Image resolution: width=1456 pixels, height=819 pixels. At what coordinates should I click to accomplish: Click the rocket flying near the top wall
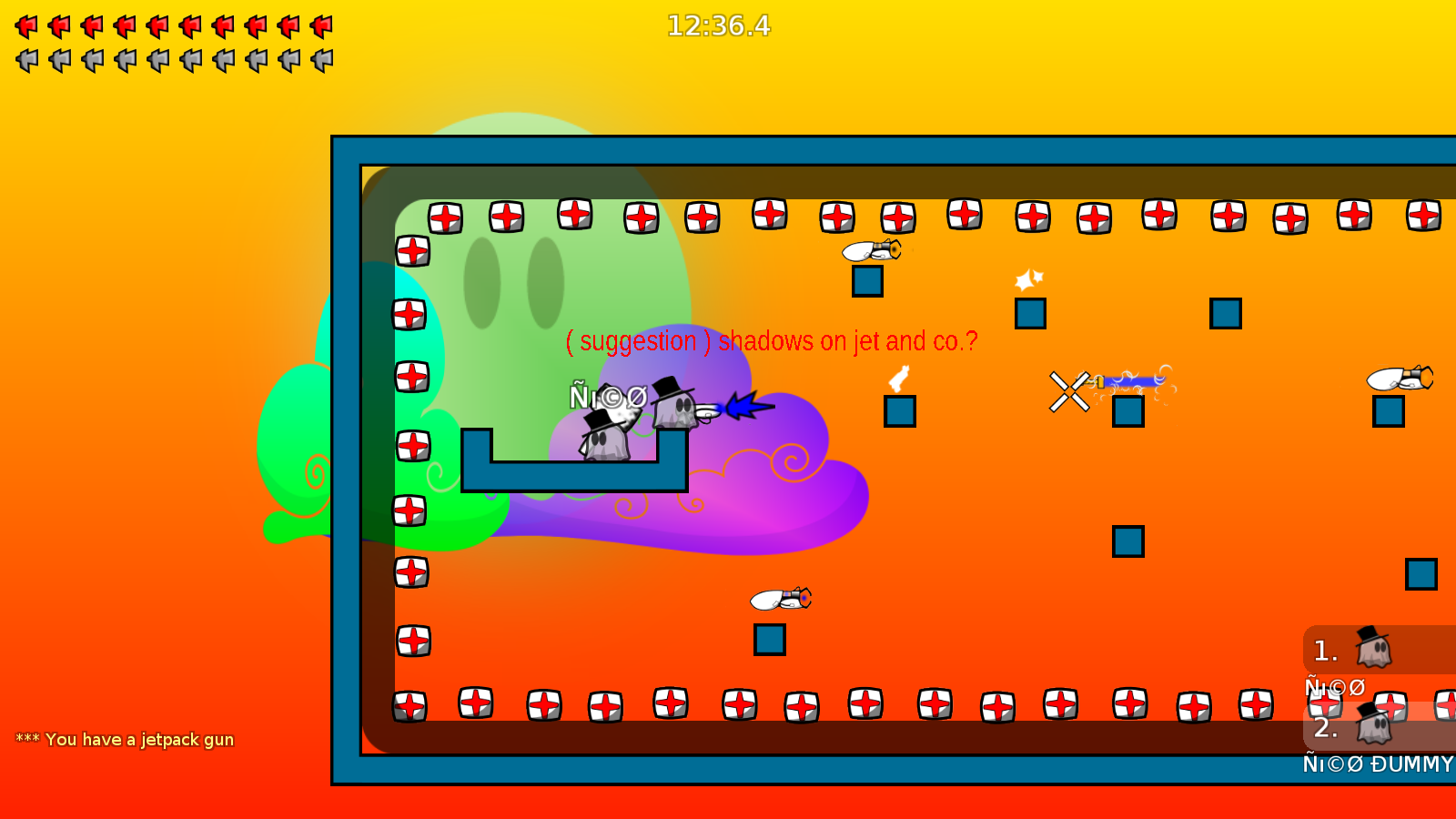click(x=872, y=251)
